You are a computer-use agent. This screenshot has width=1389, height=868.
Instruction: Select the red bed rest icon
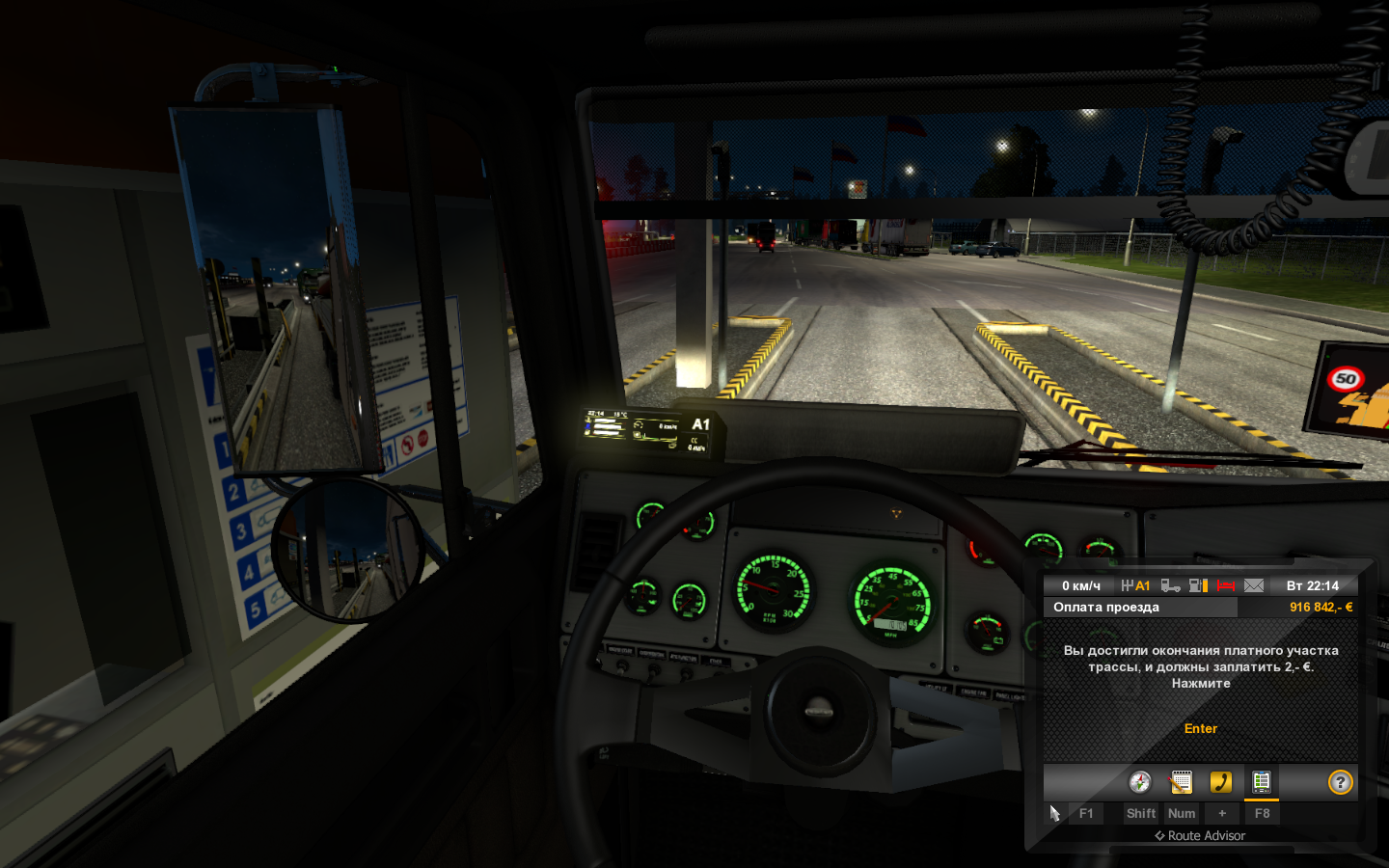[x=1226, y=585]
